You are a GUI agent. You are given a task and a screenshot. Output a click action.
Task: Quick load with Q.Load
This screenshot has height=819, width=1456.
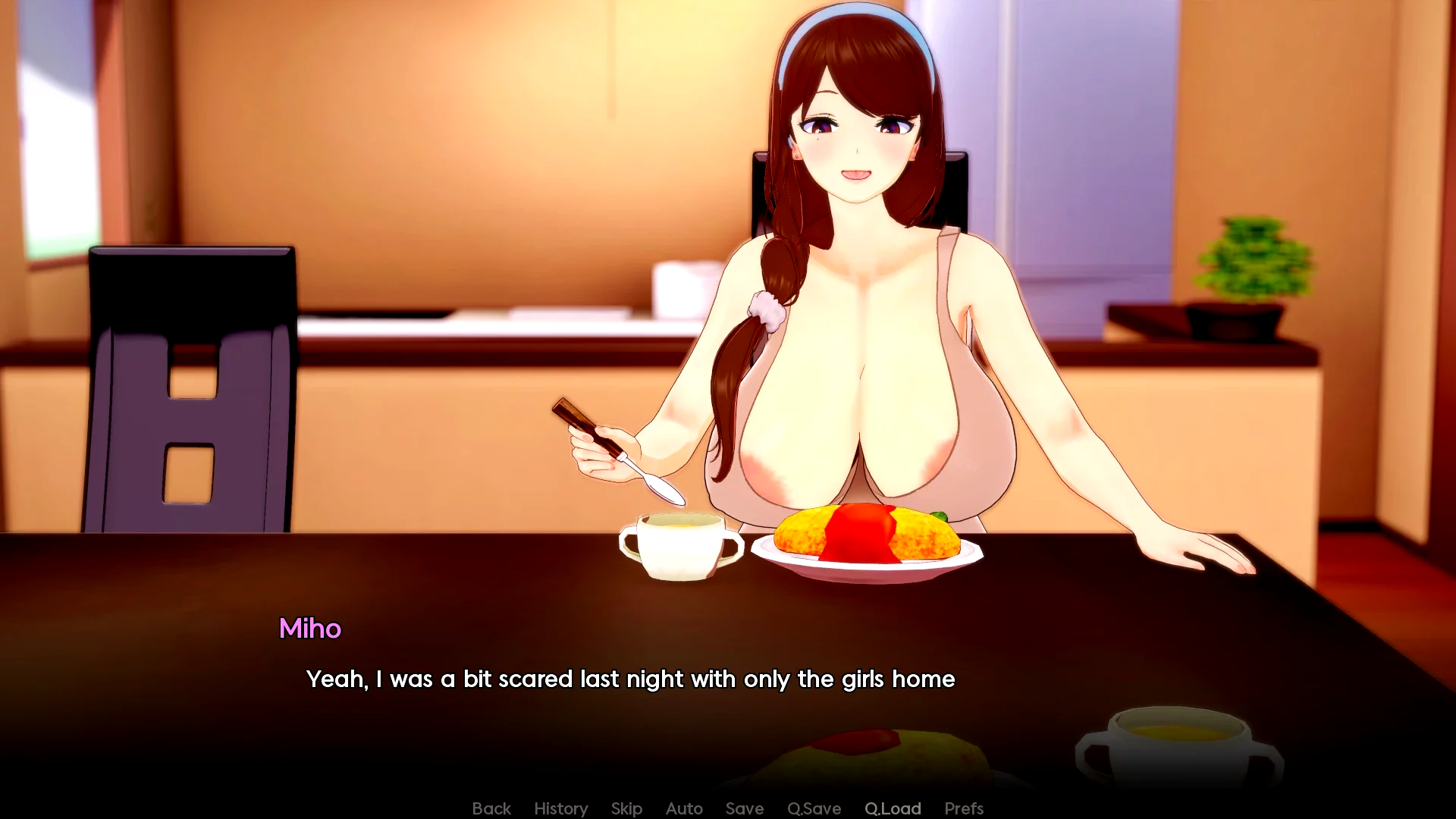(893, 808)
